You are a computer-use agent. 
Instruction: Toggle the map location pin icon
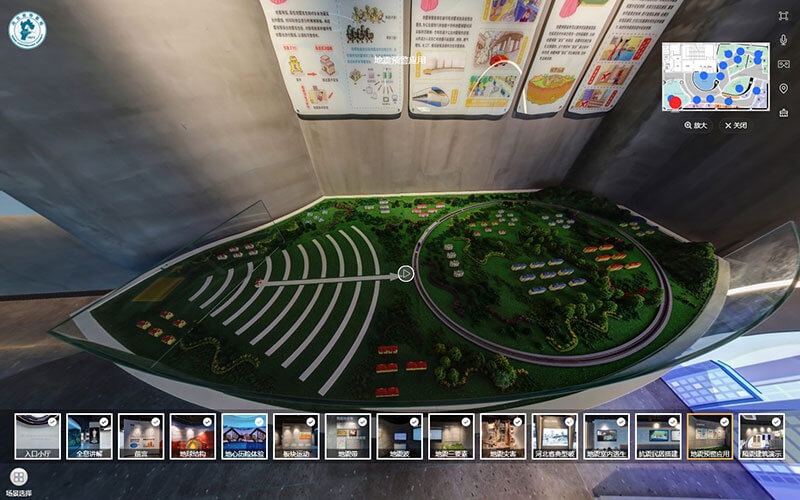[x=784, y=88]
